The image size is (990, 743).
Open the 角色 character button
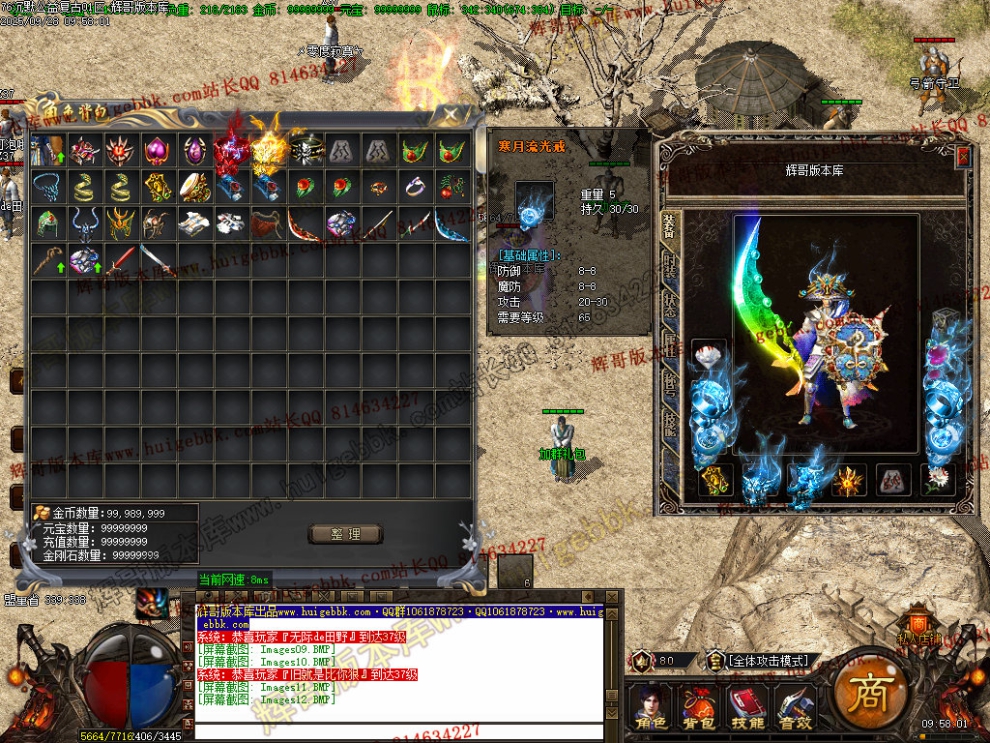650,705
